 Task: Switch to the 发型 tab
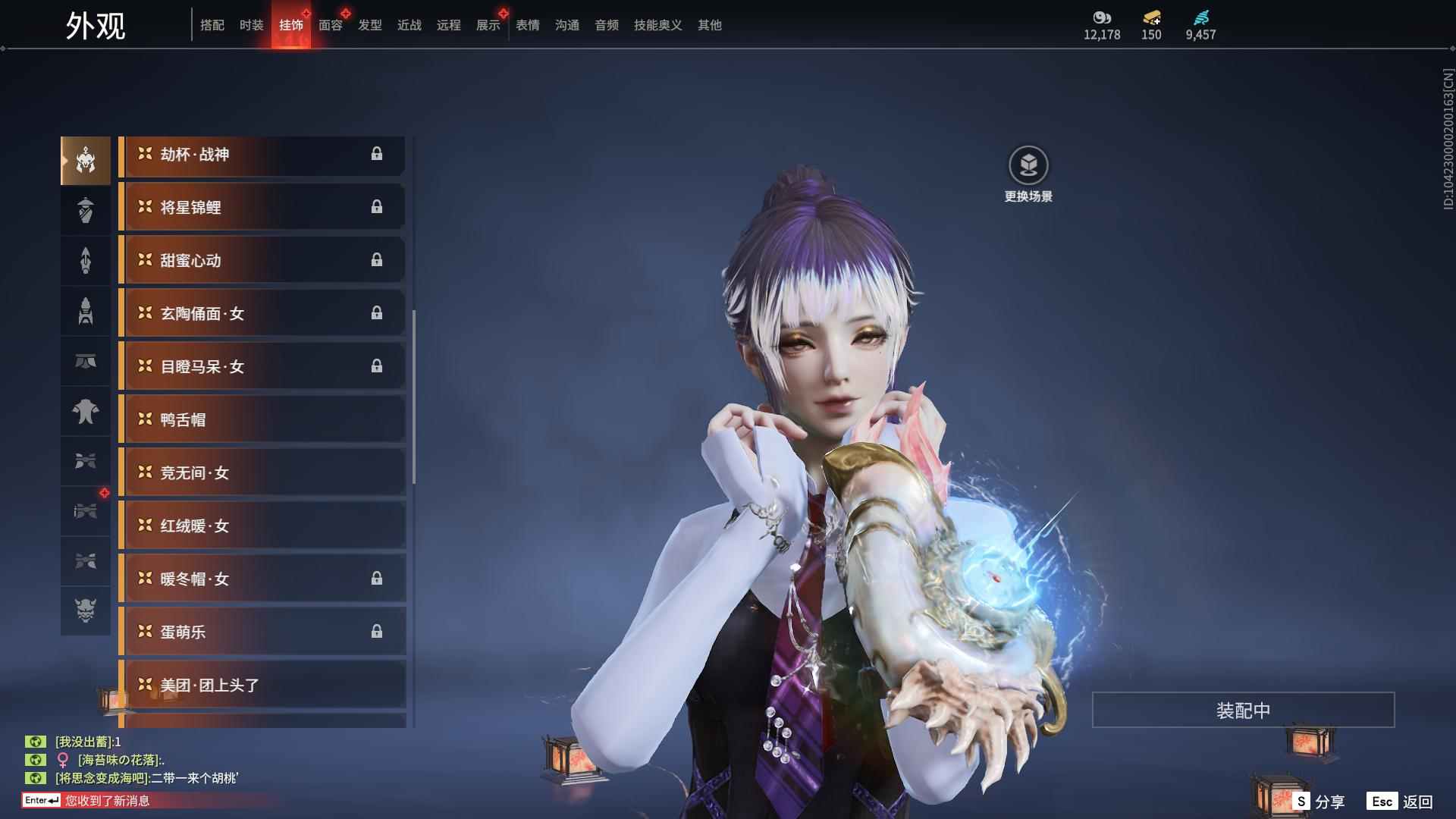369,25
